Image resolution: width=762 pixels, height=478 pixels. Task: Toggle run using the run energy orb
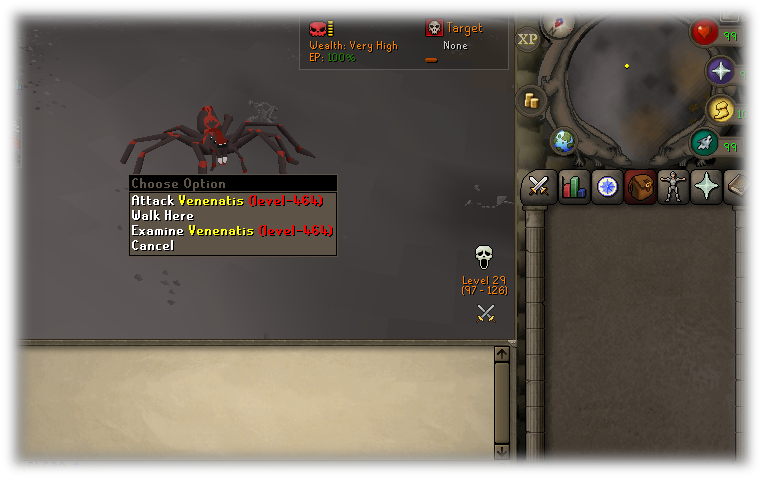coord(720,110)
